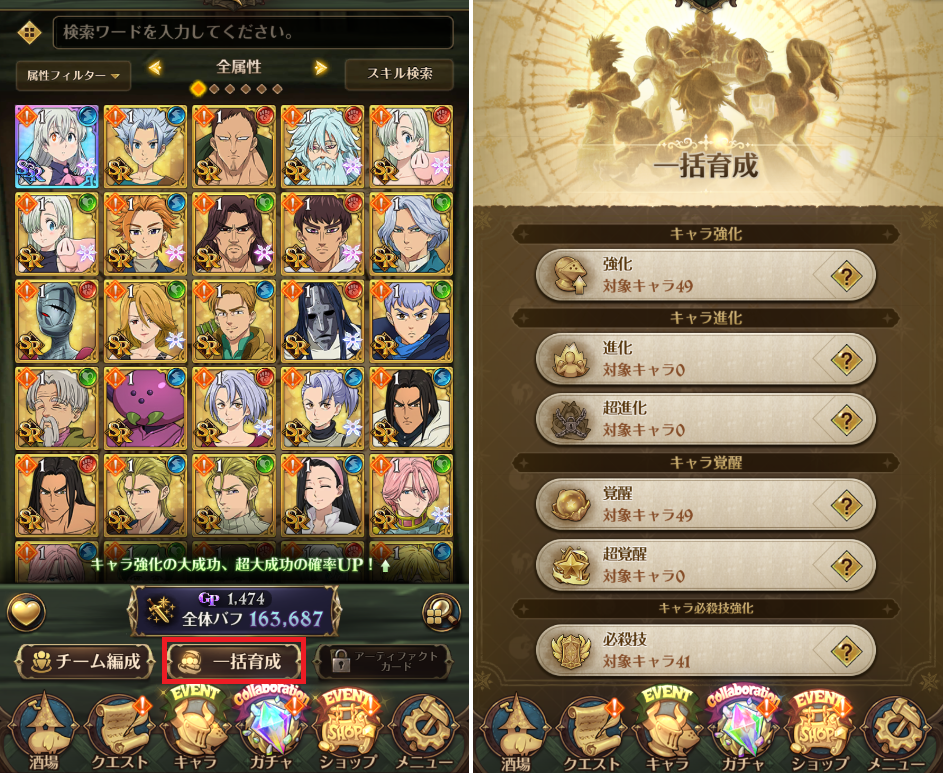Open the スキル検索 skill search

398,74
